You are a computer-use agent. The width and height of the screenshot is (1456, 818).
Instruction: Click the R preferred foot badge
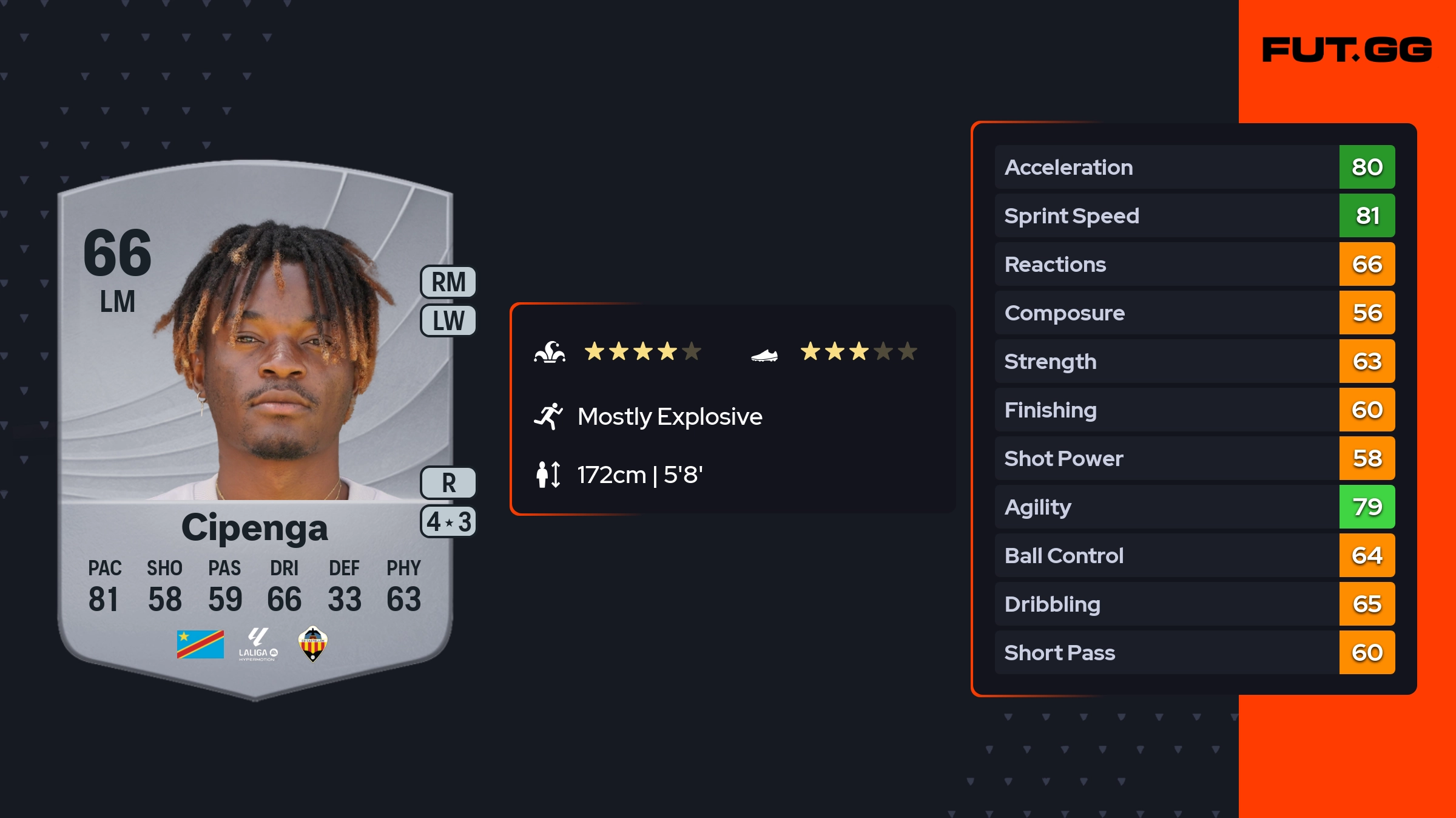tap(448, 483)
